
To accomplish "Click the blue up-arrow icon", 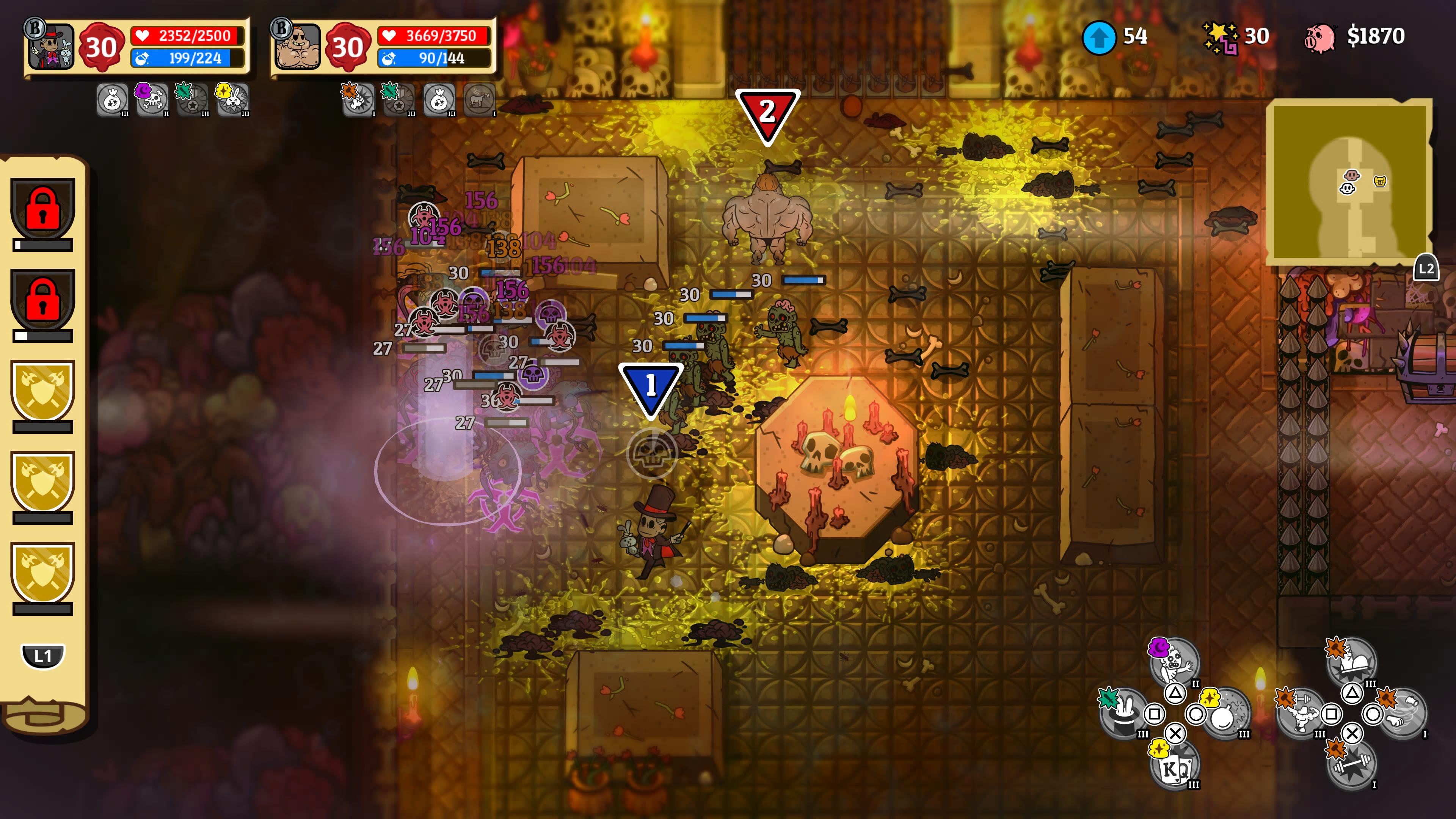I will 1099,37.
